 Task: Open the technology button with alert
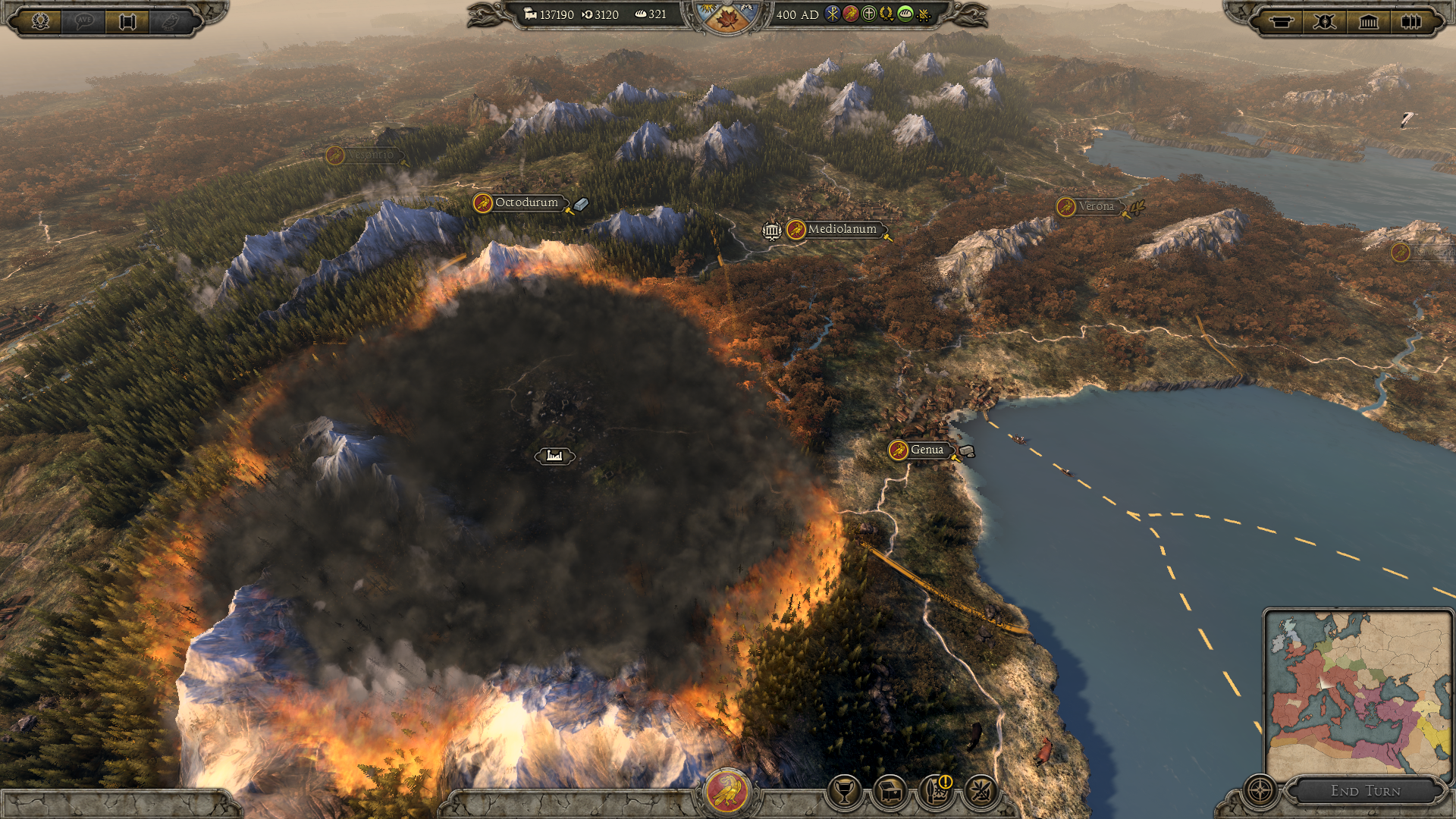(936, 792)
